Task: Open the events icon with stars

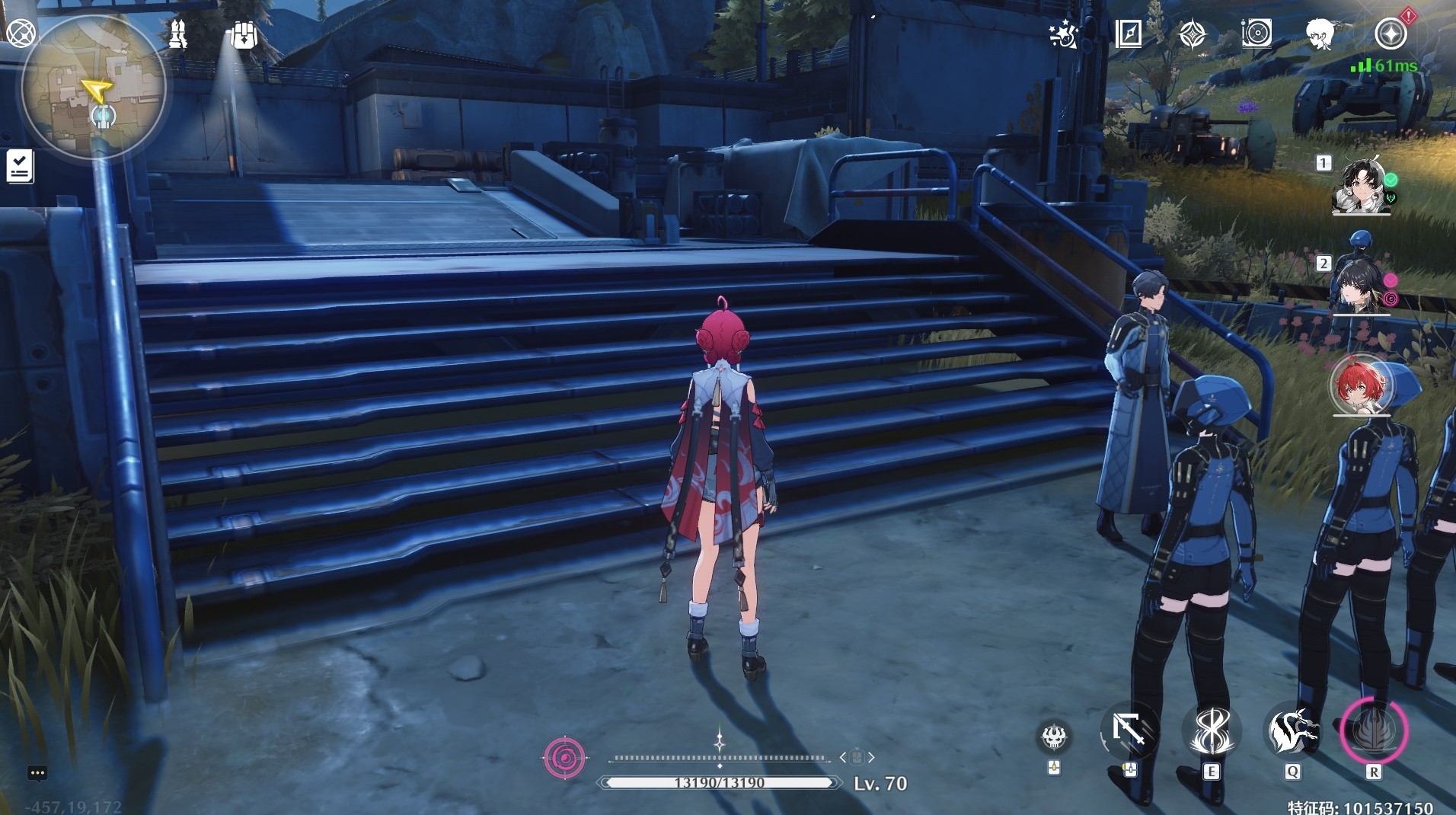Action: pyautogui.click(x=1063, y=34)
